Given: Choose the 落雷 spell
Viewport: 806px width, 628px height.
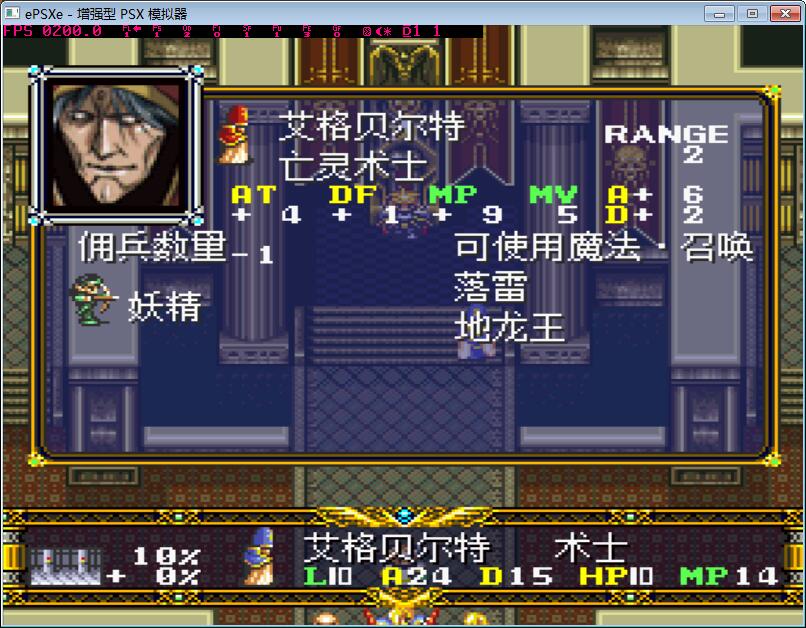Looking at the screenshot, I should pyautogui.click(x=490, y=287).
